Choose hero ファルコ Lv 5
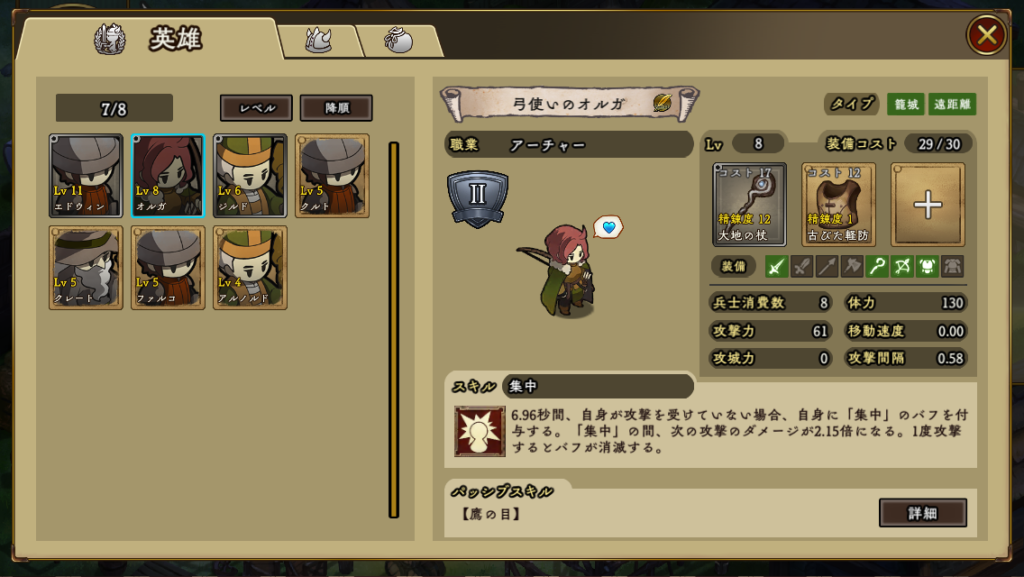This screenshot has height=577, width=1024. tap(168, 267)
